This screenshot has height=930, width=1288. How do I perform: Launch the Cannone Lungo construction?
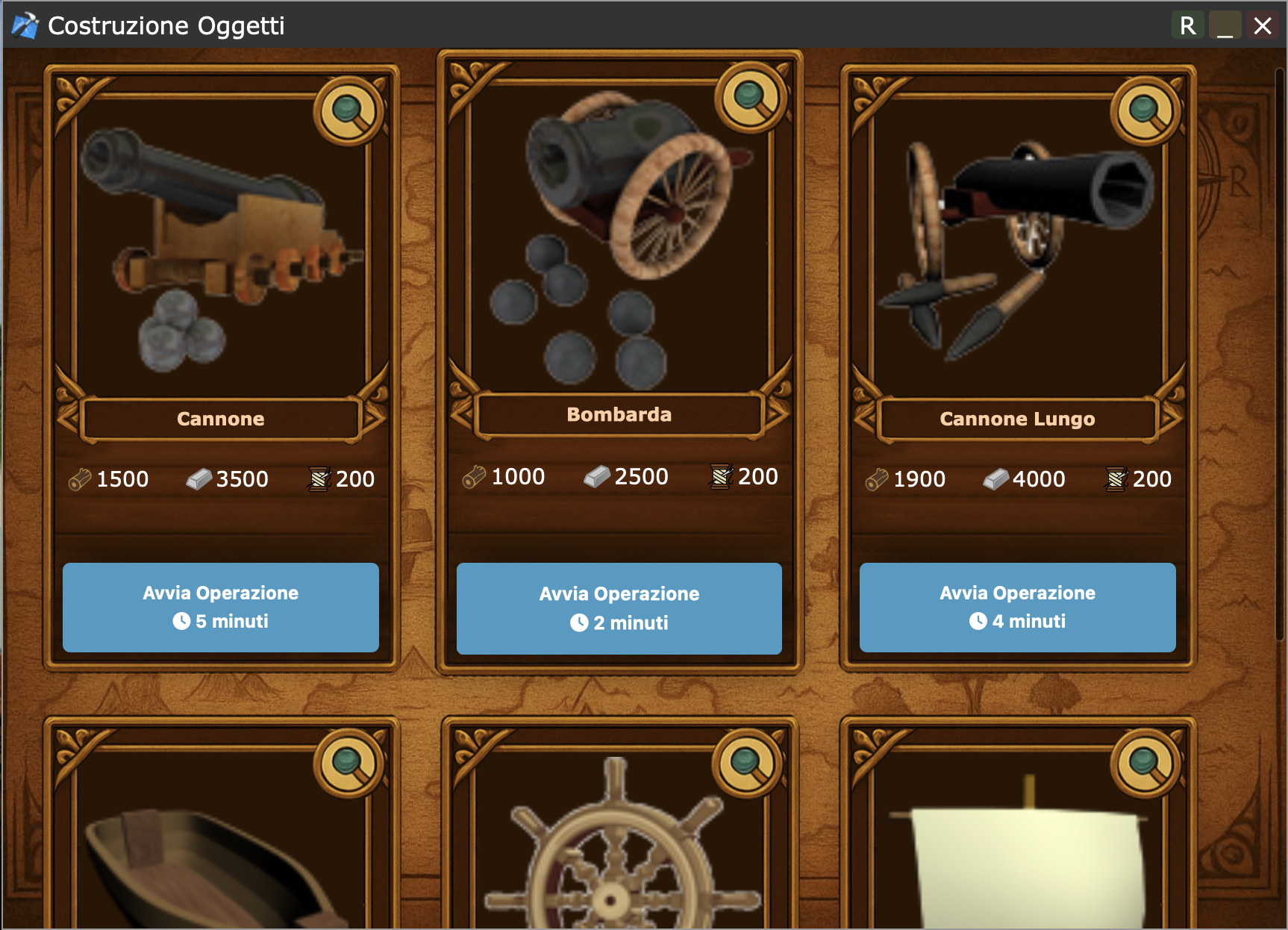point(1017,607)
